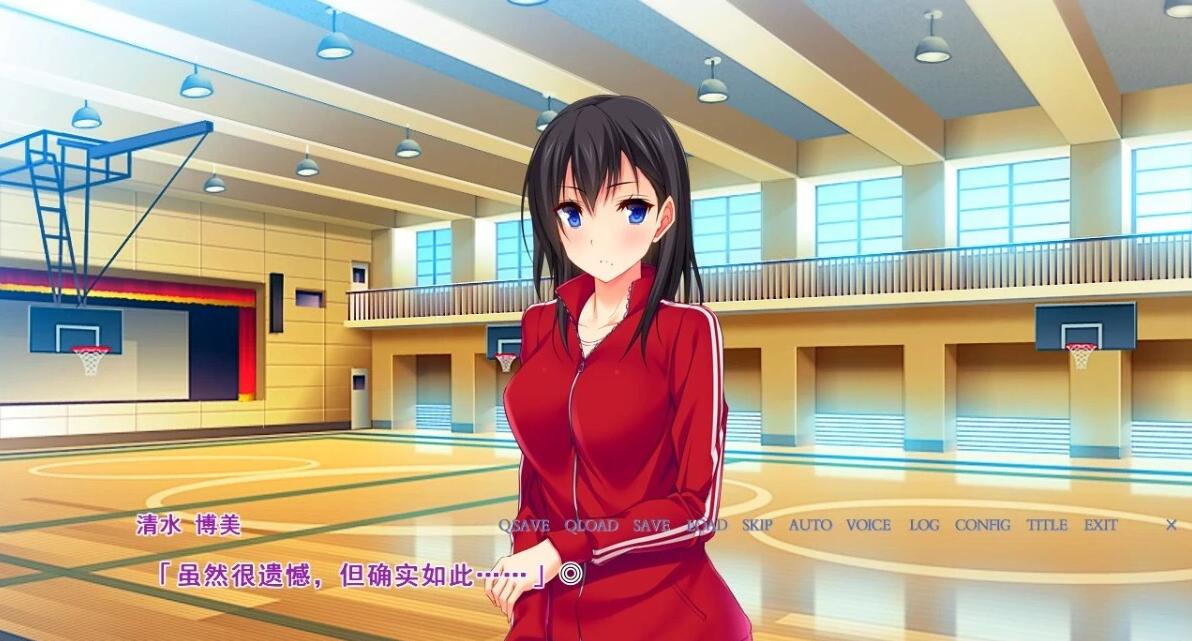Viewport: 1192px width, 641px height.
Task: Toggle AUTO dialogue mode
Action: pyautogui.click(x=810, y=525)
